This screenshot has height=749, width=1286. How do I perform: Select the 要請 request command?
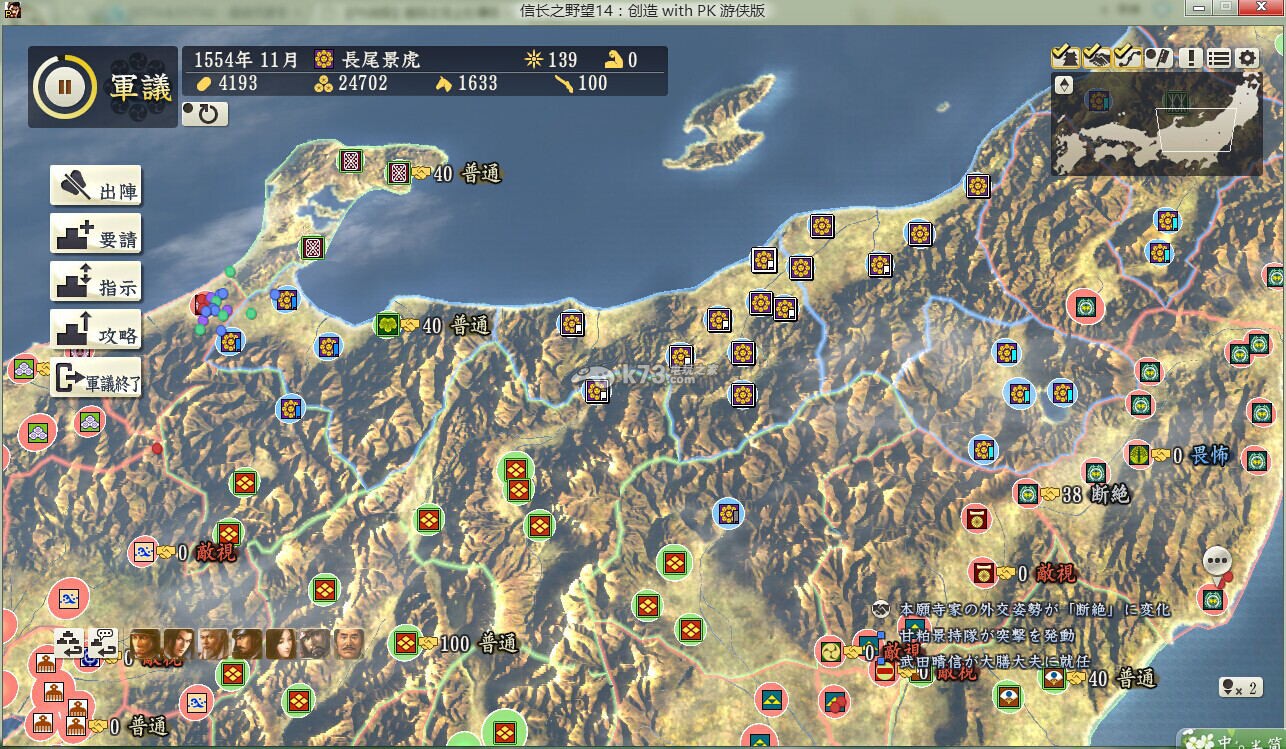[96, 236]
